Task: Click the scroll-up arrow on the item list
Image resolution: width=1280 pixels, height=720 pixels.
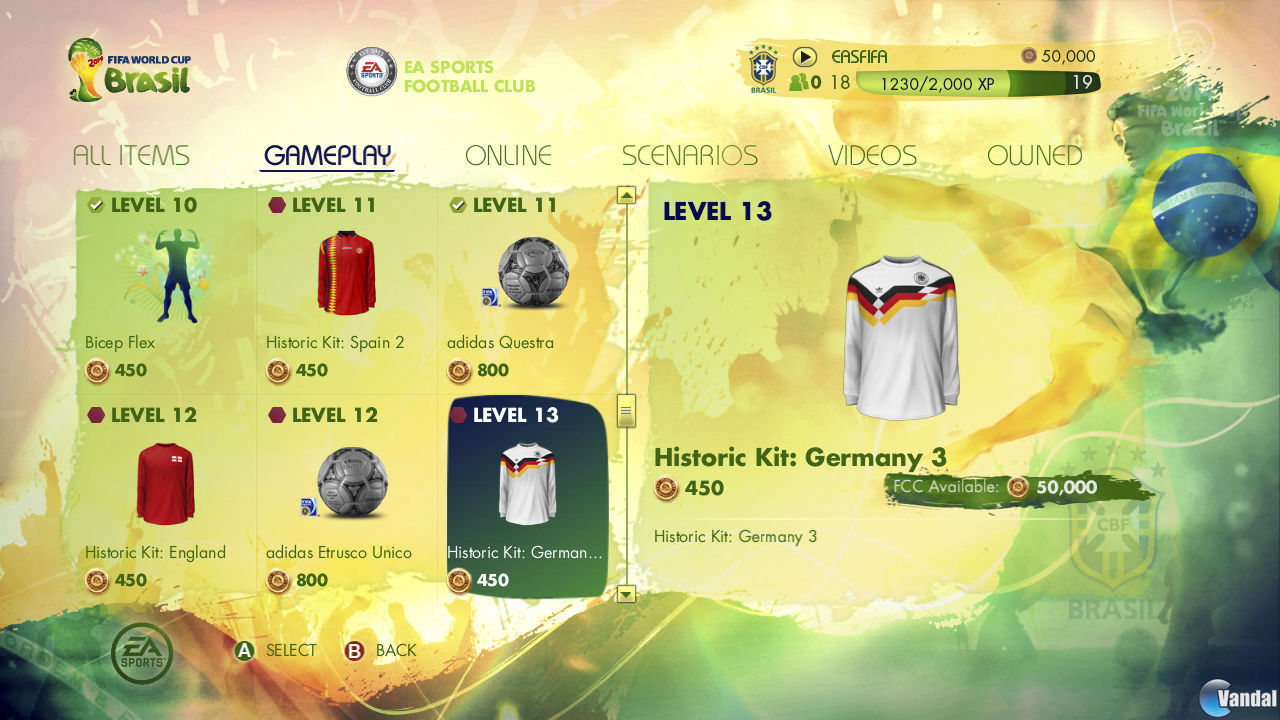Action: click(627, 194)
